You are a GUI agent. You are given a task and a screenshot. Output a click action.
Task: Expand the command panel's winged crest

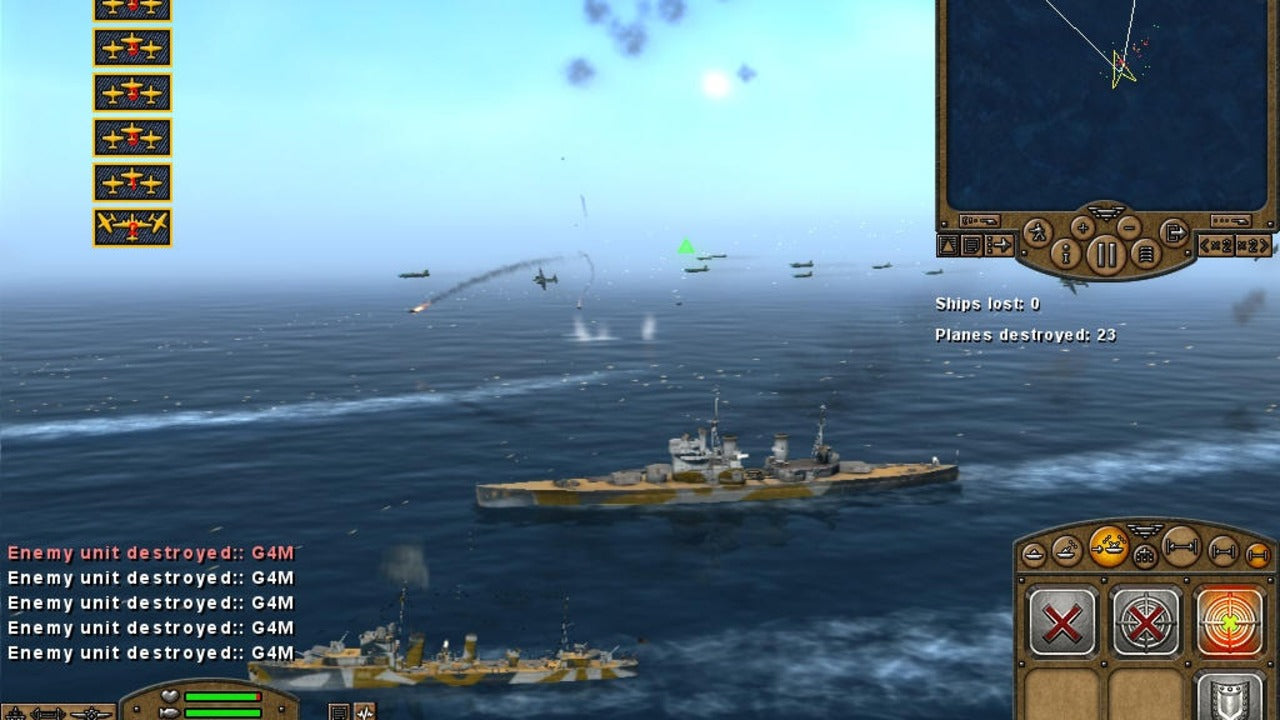[1144, 532]
